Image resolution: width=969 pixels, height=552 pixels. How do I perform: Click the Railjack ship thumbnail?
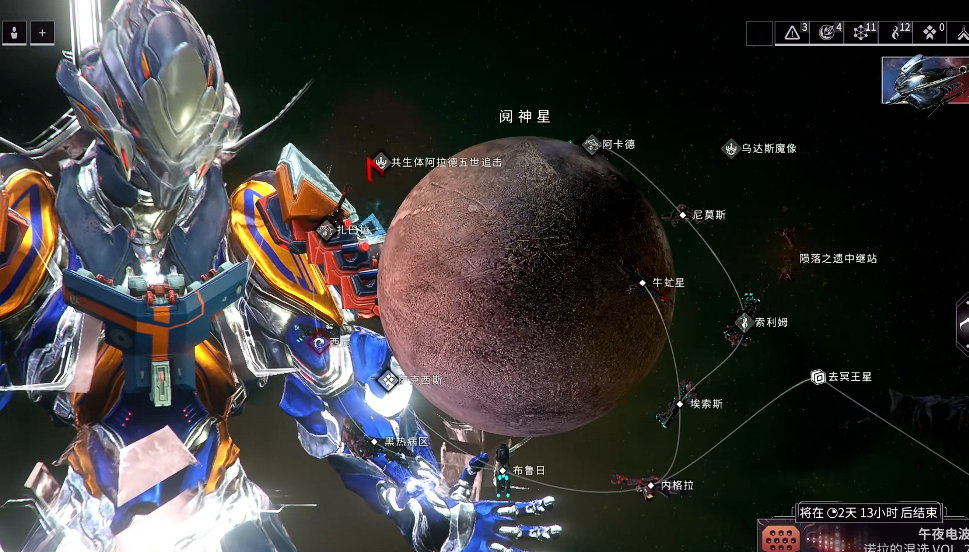click(921, 80)
